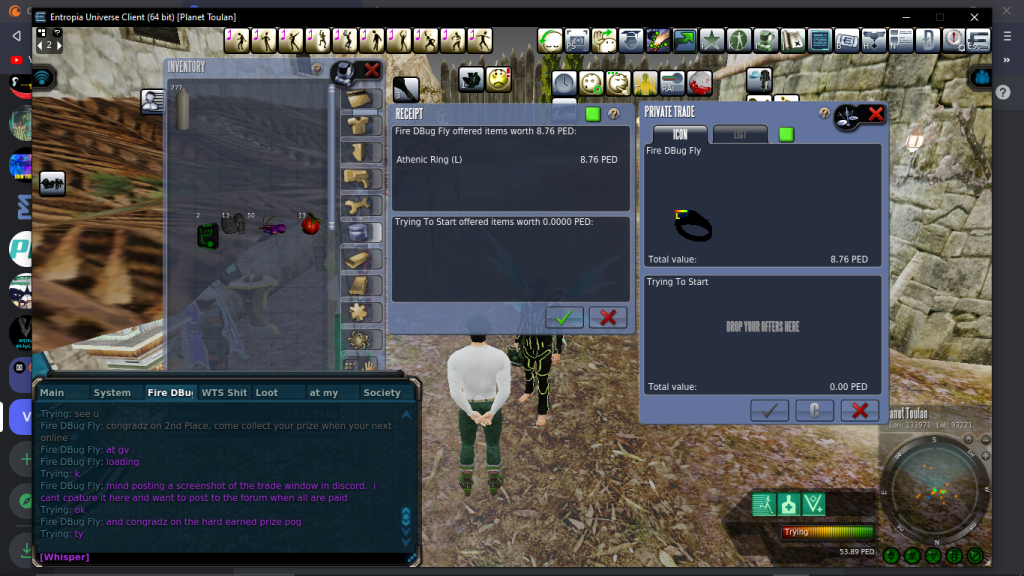The image size is (1024, 576).
Task: Close the Private Trade window
Action: (x=876, y=114)
